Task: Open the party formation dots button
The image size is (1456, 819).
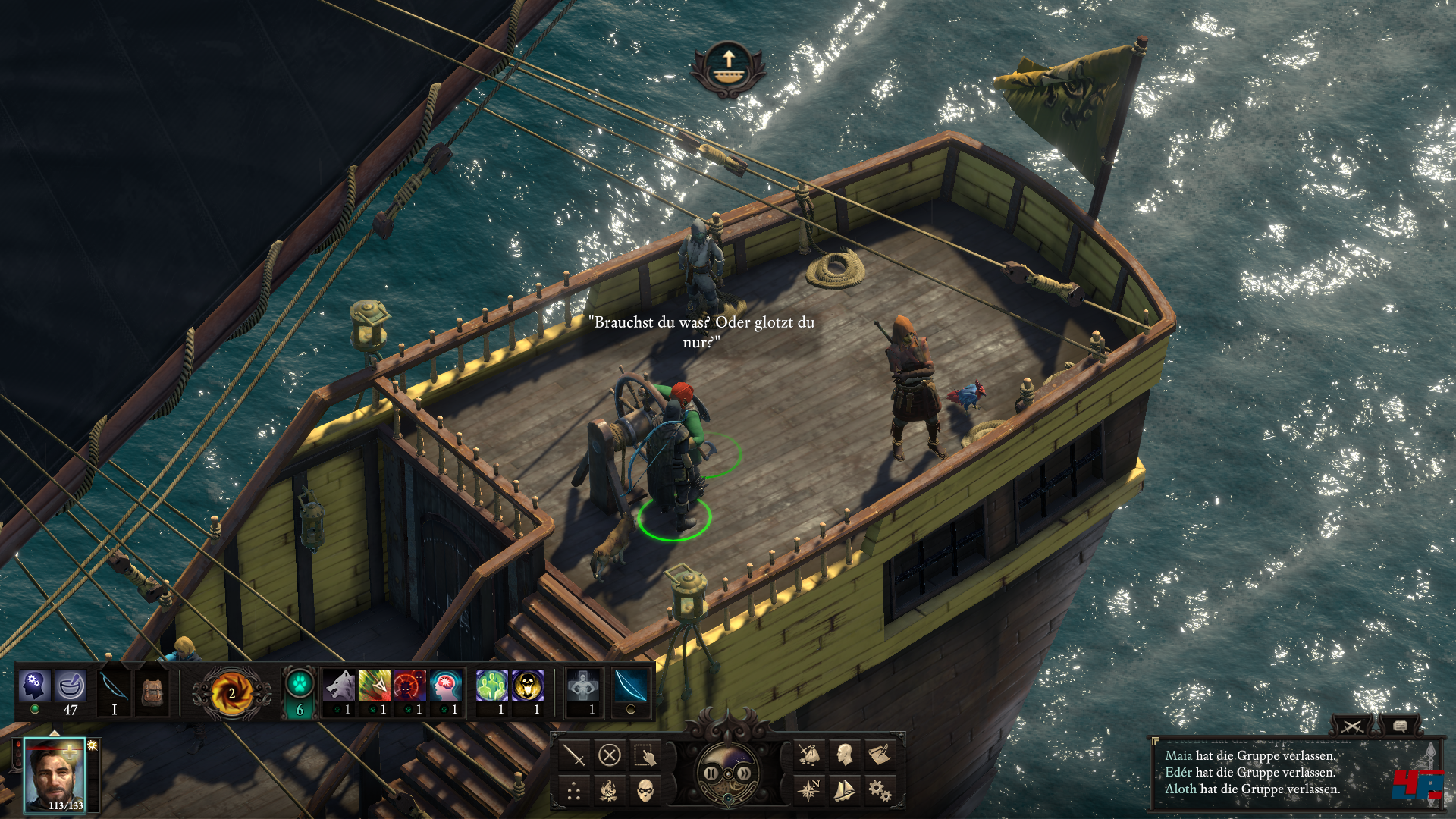Action: pyautogui.click(x=574, y=792)
